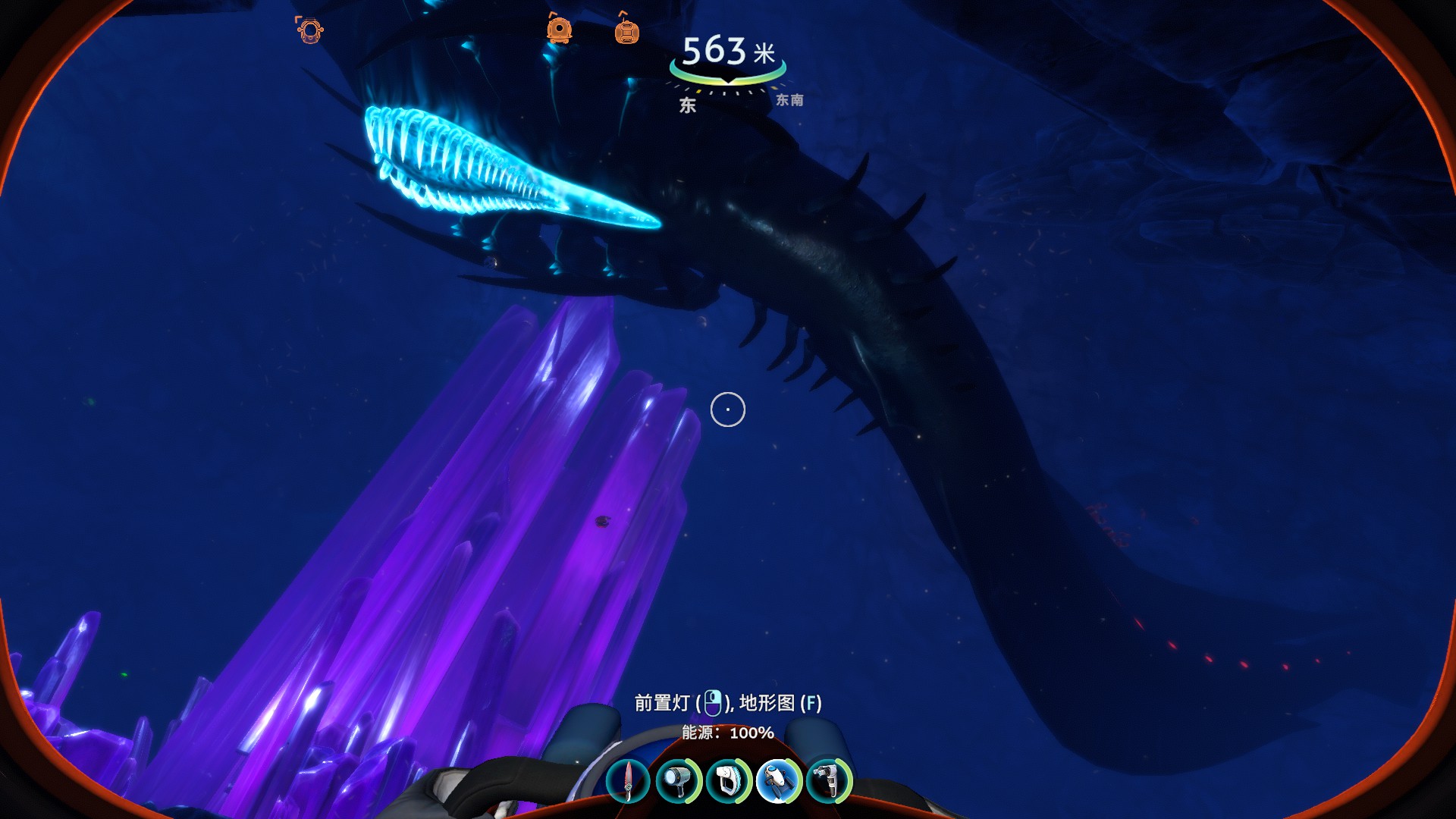
Task: Equip the flashlight from the hotbar
Action: point(677,781)
